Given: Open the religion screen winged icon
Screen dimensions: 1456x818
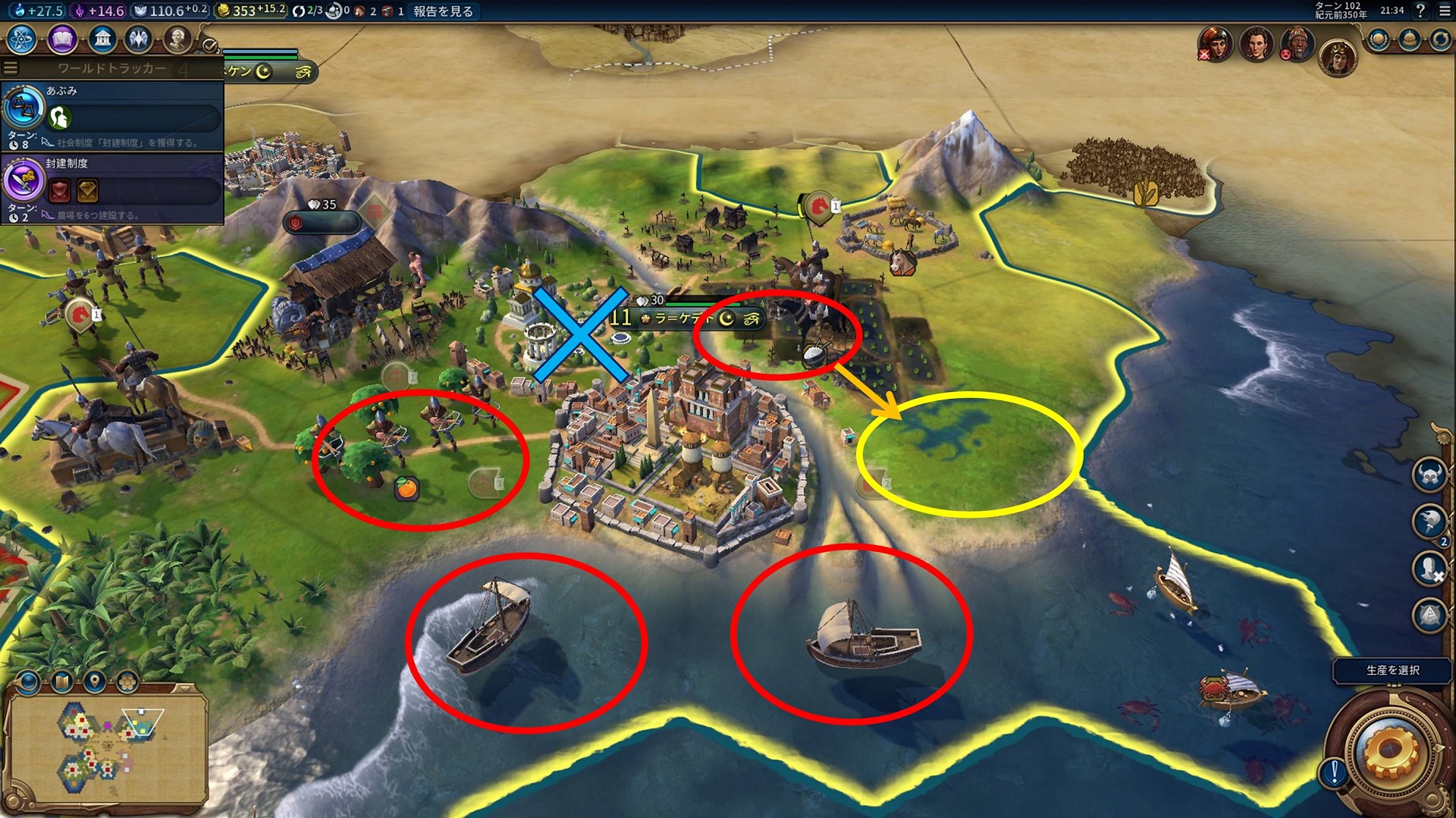Looking at the screenshot, I should (x=139, y=39).
